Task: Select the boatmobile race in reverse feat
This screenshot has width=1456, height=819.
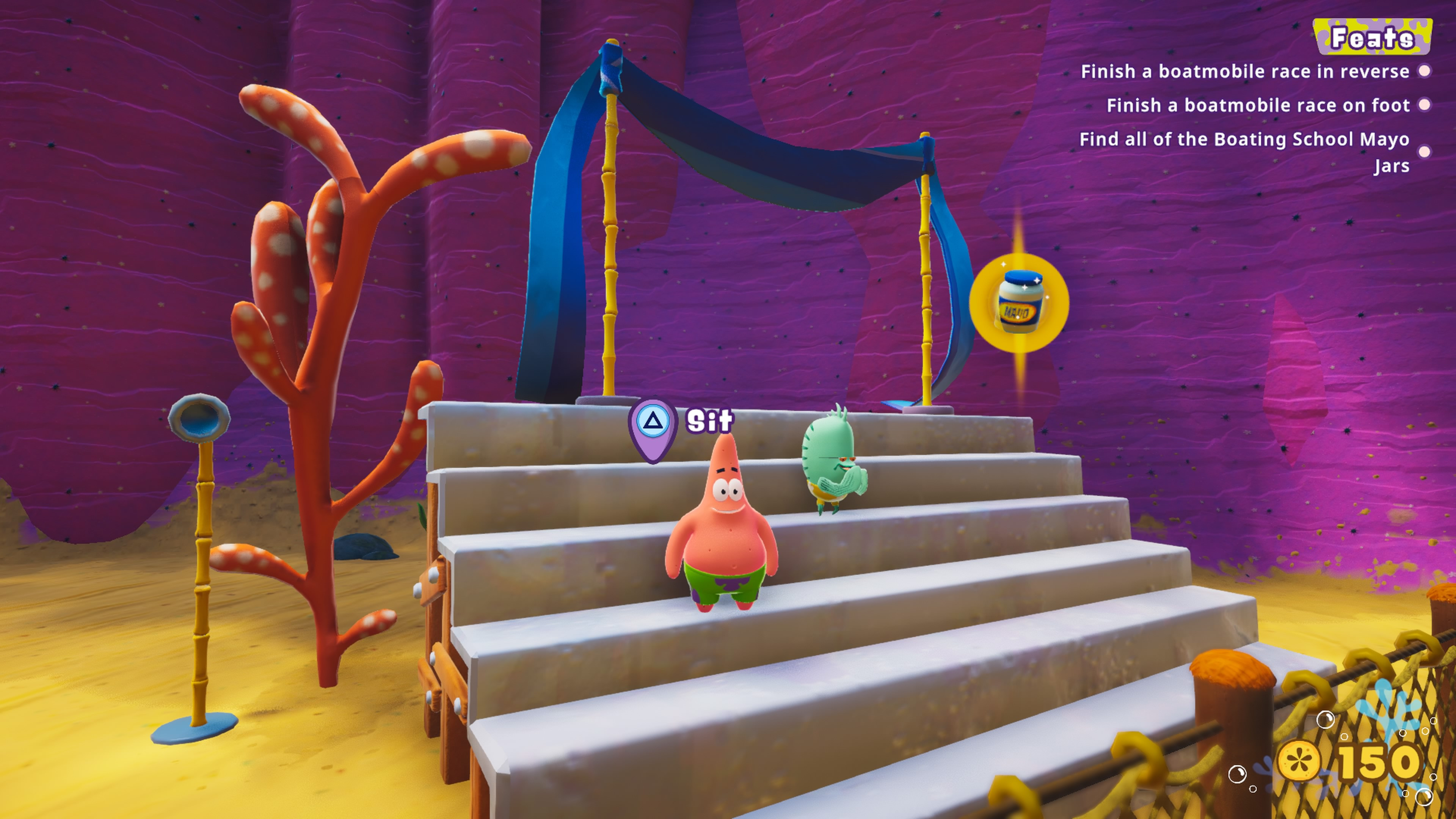Action: [x=1244, y=72]
